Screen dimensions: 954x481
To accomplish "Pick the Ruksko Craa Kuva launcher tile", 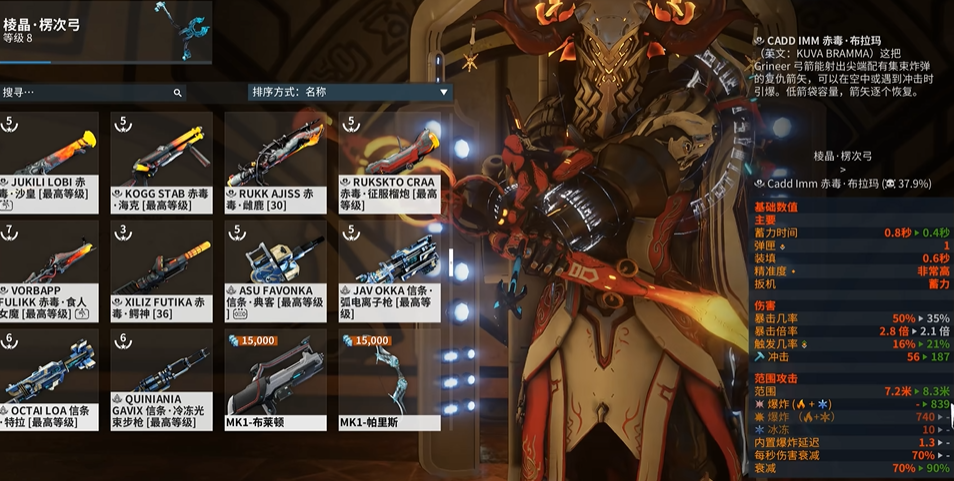I will [388, 161].
